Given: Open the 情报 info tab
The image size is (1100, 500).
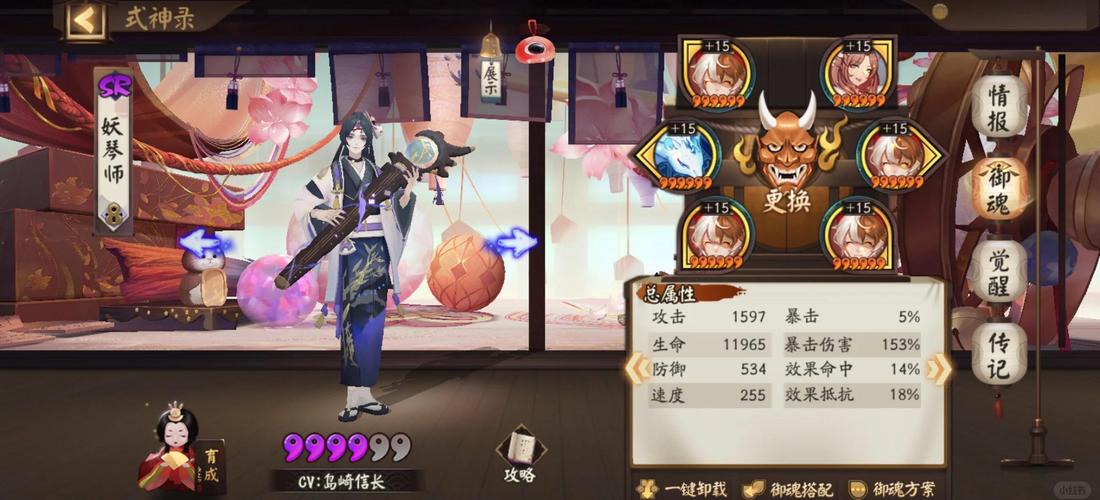Looking at the screenshot, I should click(998, 108).
